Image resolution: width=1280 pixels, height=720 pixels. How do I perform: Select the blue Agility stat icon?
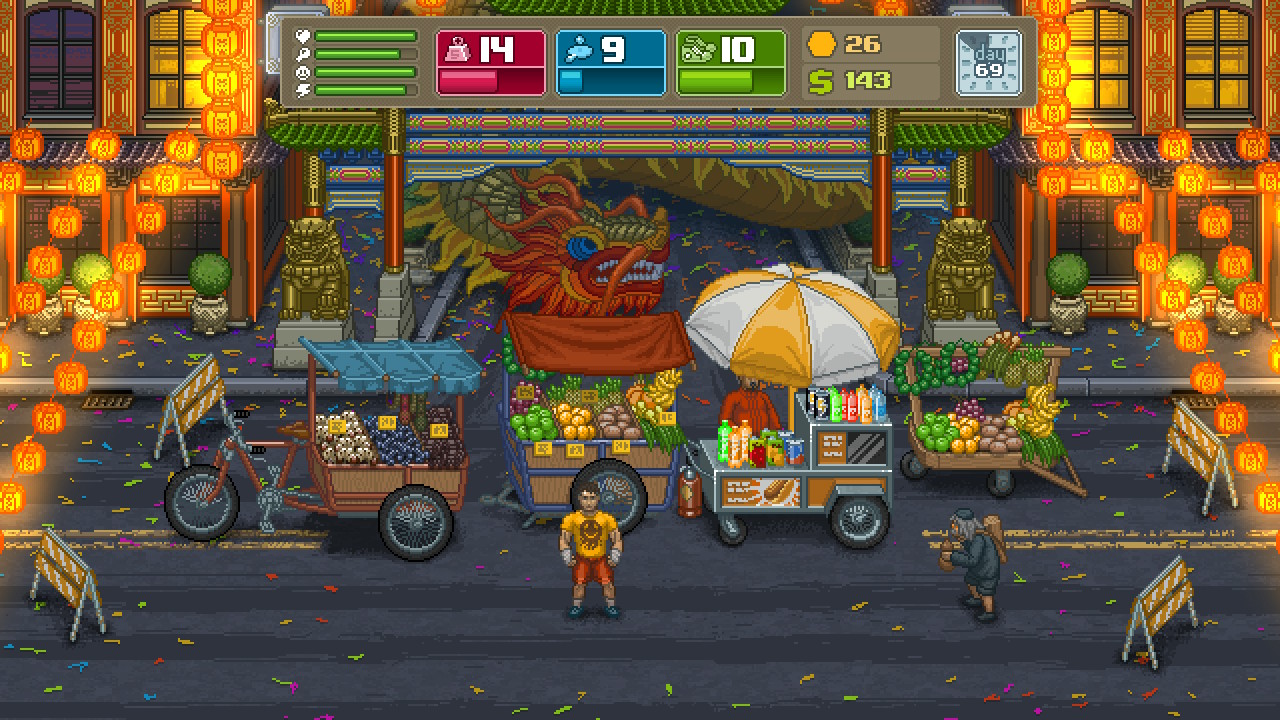[579, 48]
